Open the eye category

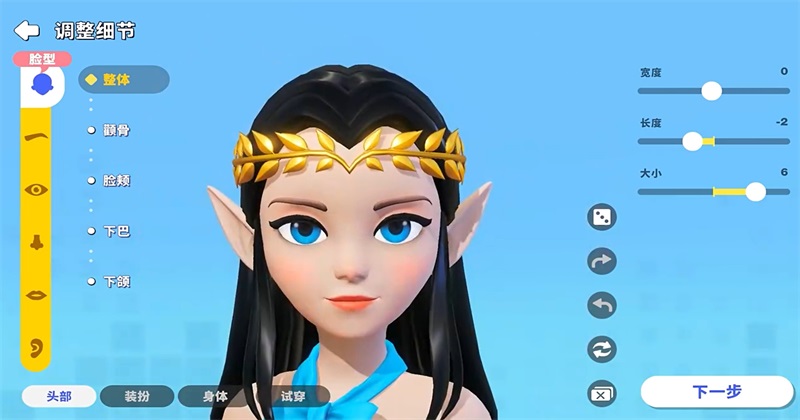coord(36,189)
